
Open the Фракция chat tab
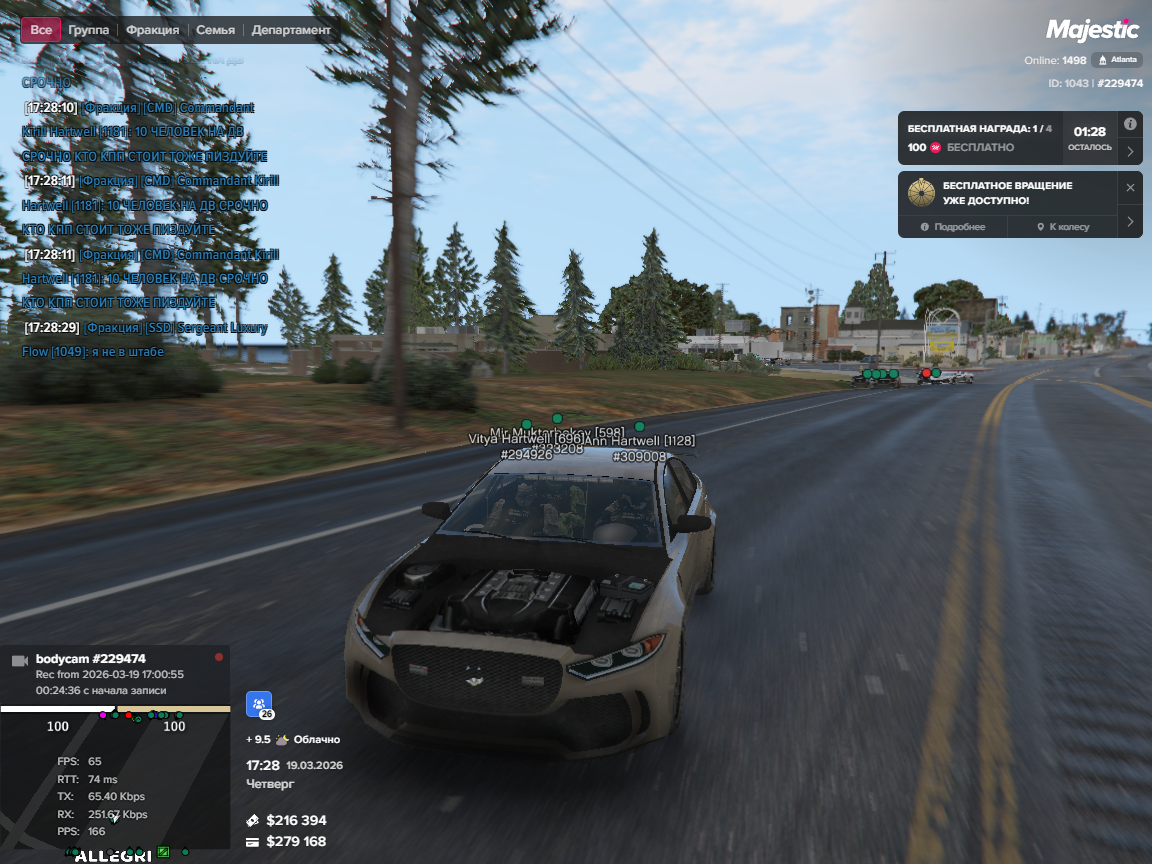[x=153, y=30]
